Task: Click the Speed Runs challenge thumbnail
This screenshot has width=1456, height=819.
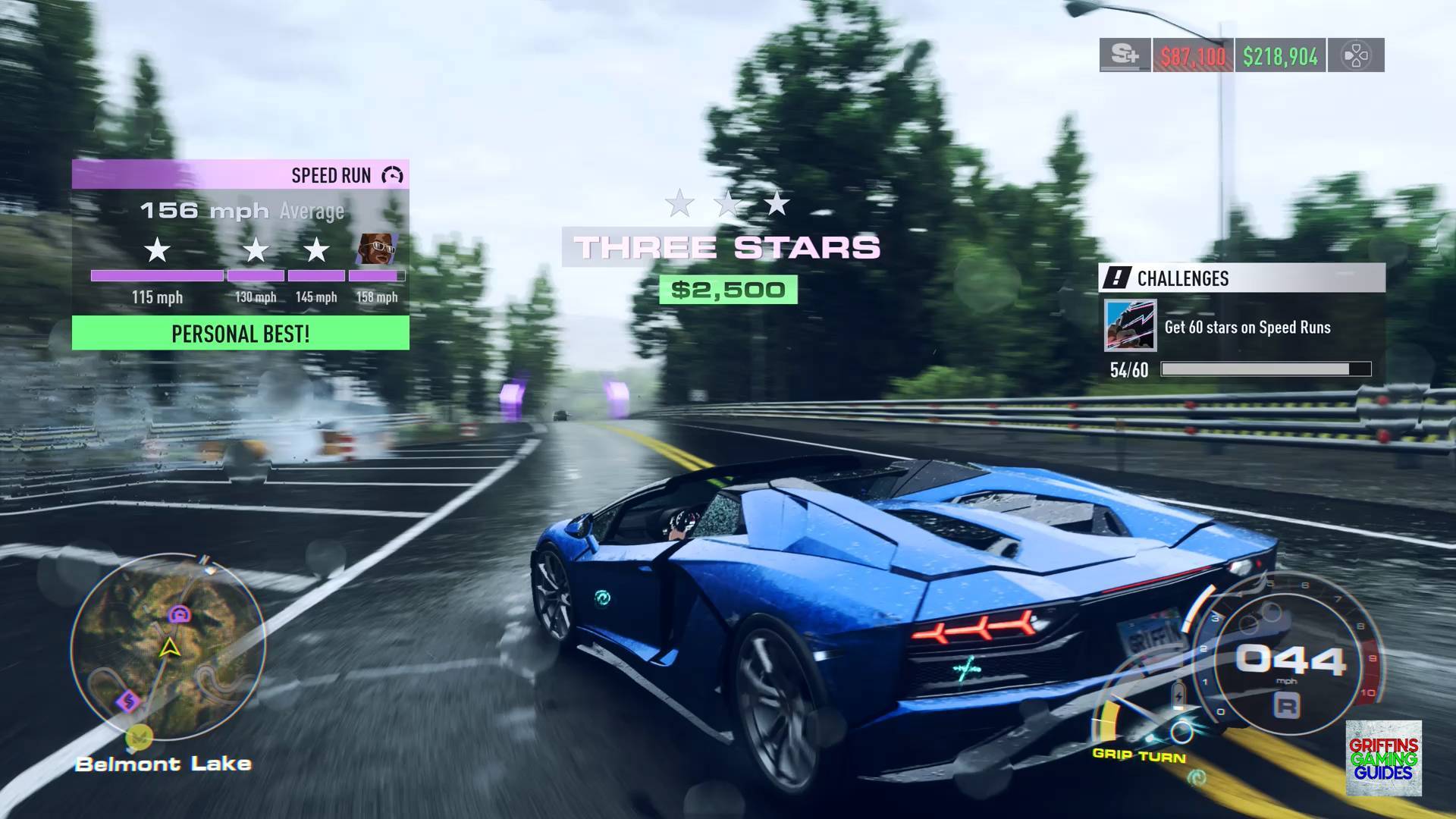Action: (1130, 325)
